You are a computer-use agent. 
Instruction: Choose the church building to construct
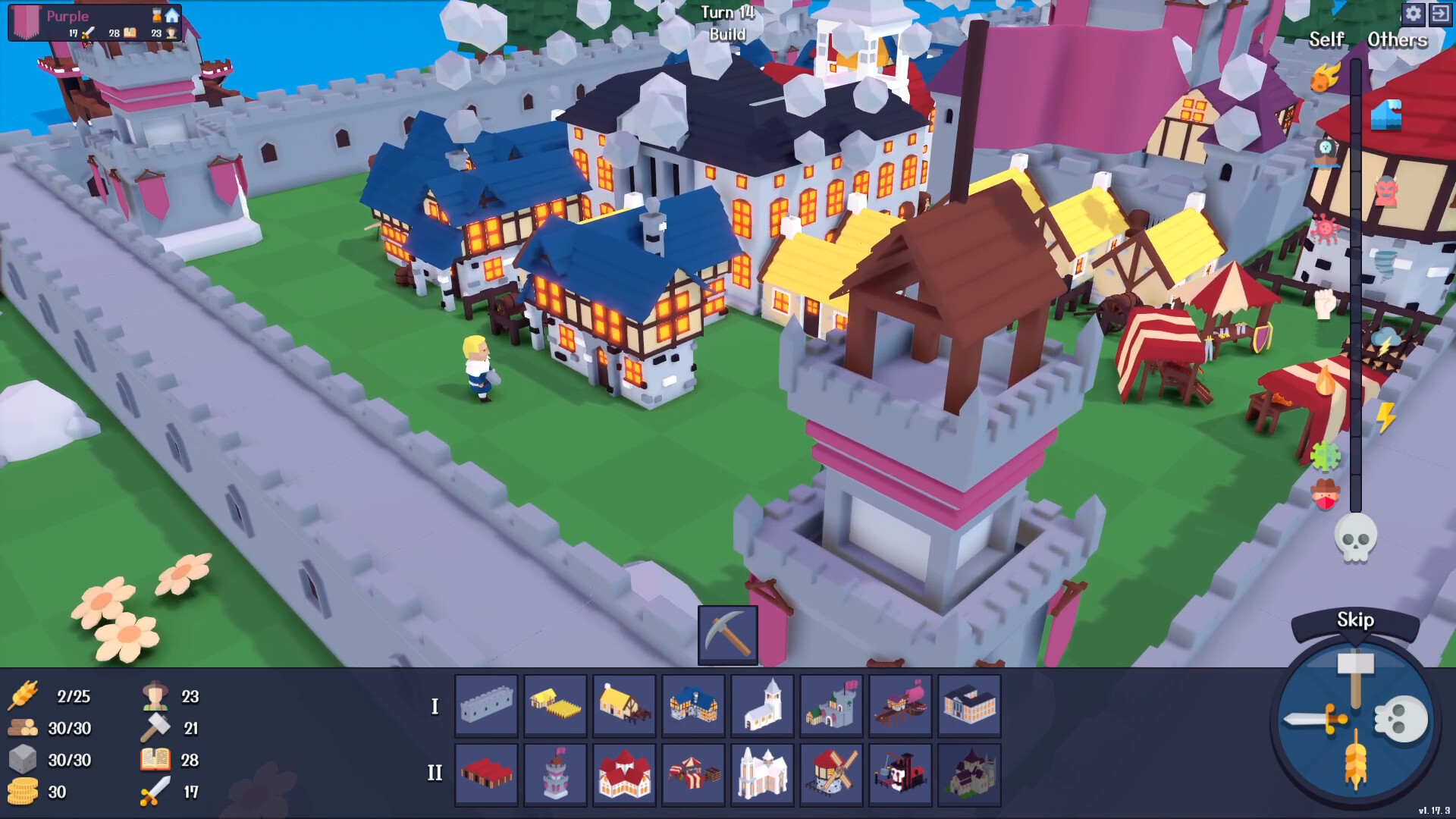coord(762,705)
